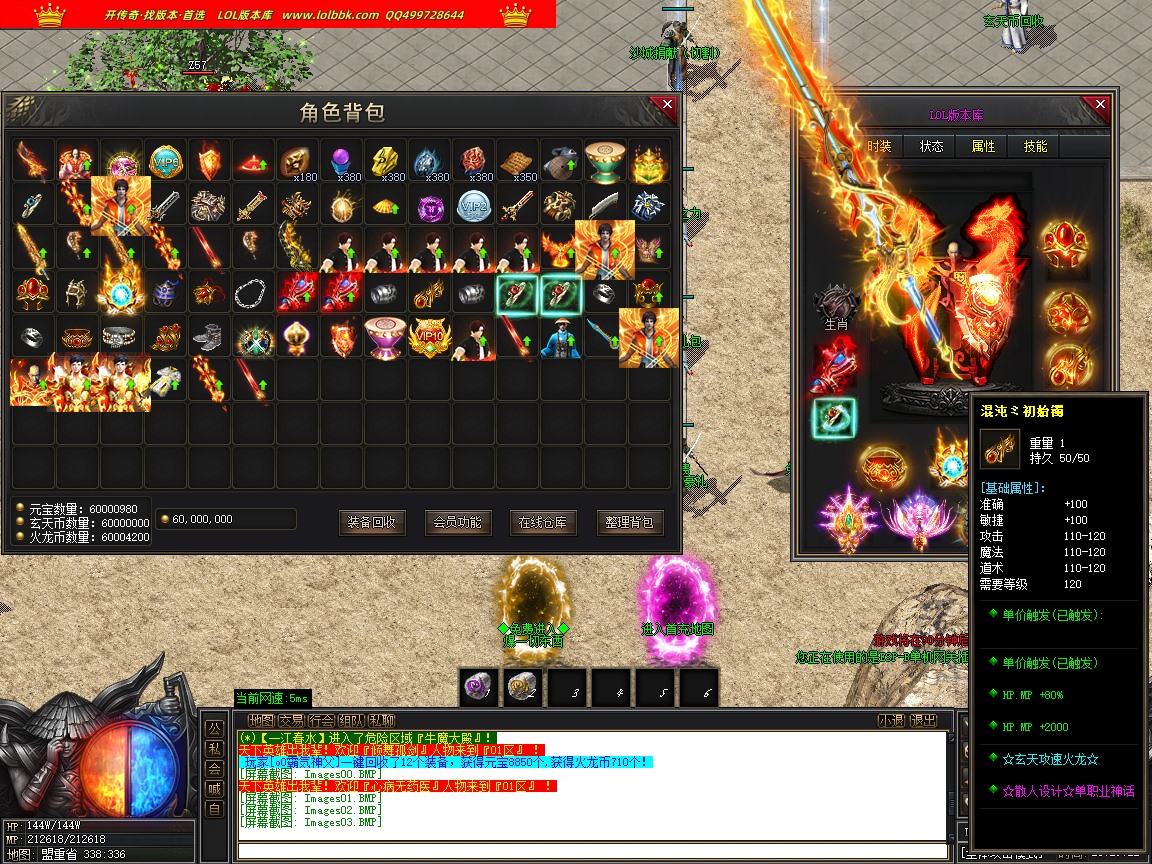Pick the silver VIP2 badge item
Viewport: 1152px width, 864px height.
pyautogui.click(x=473, y=205)
